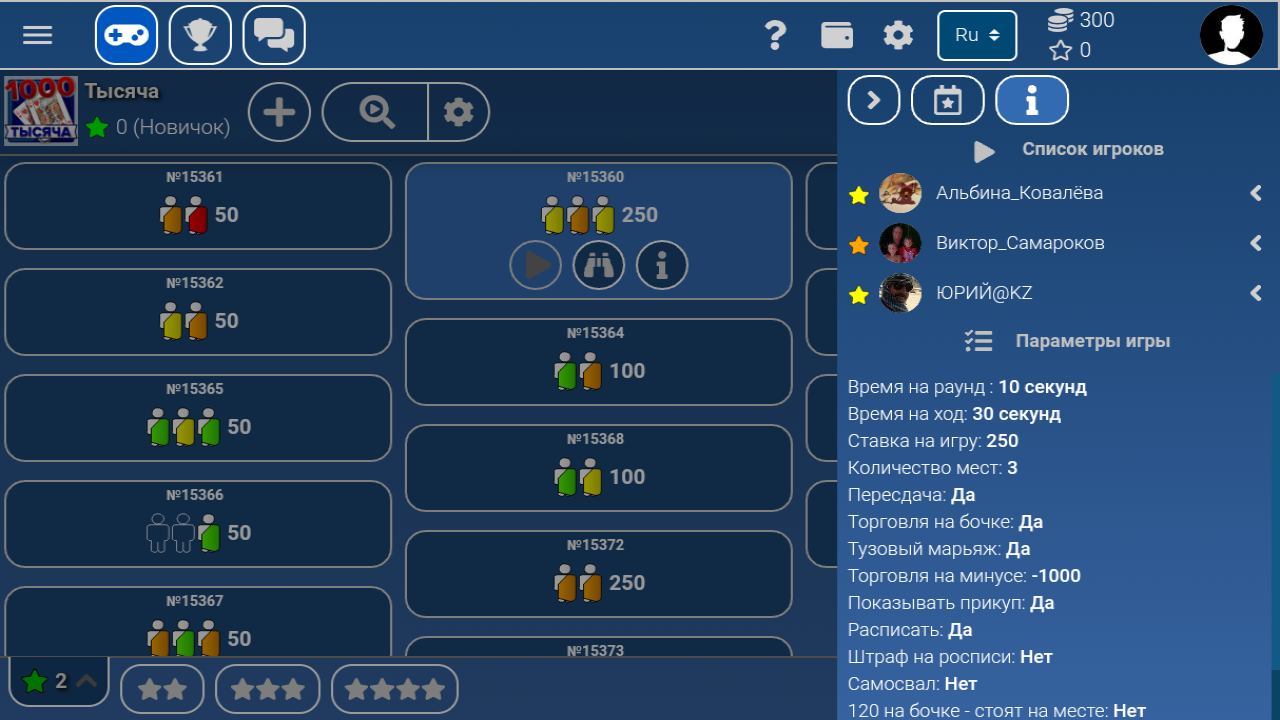Open the hamburger menu
The width and height of the screenshot is (1280, 720).
point(37,34)
